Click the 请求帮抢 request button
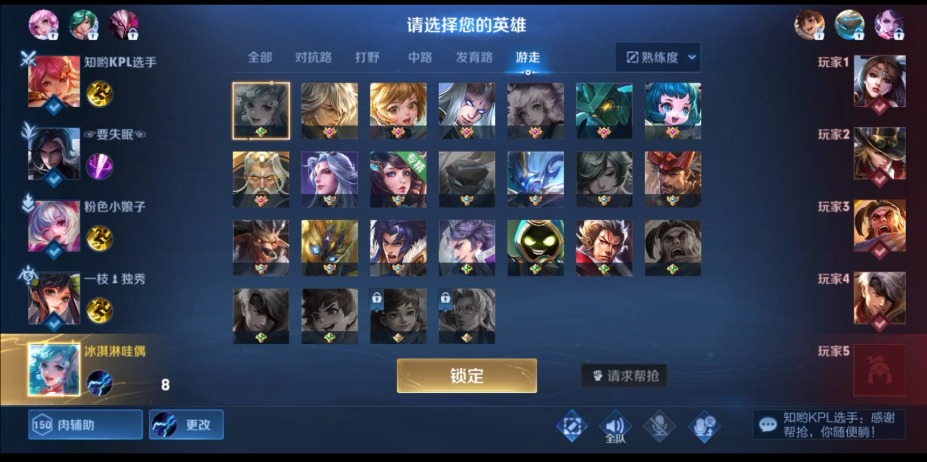The height and width of the screenshot is (462, 927). (625, 376)
